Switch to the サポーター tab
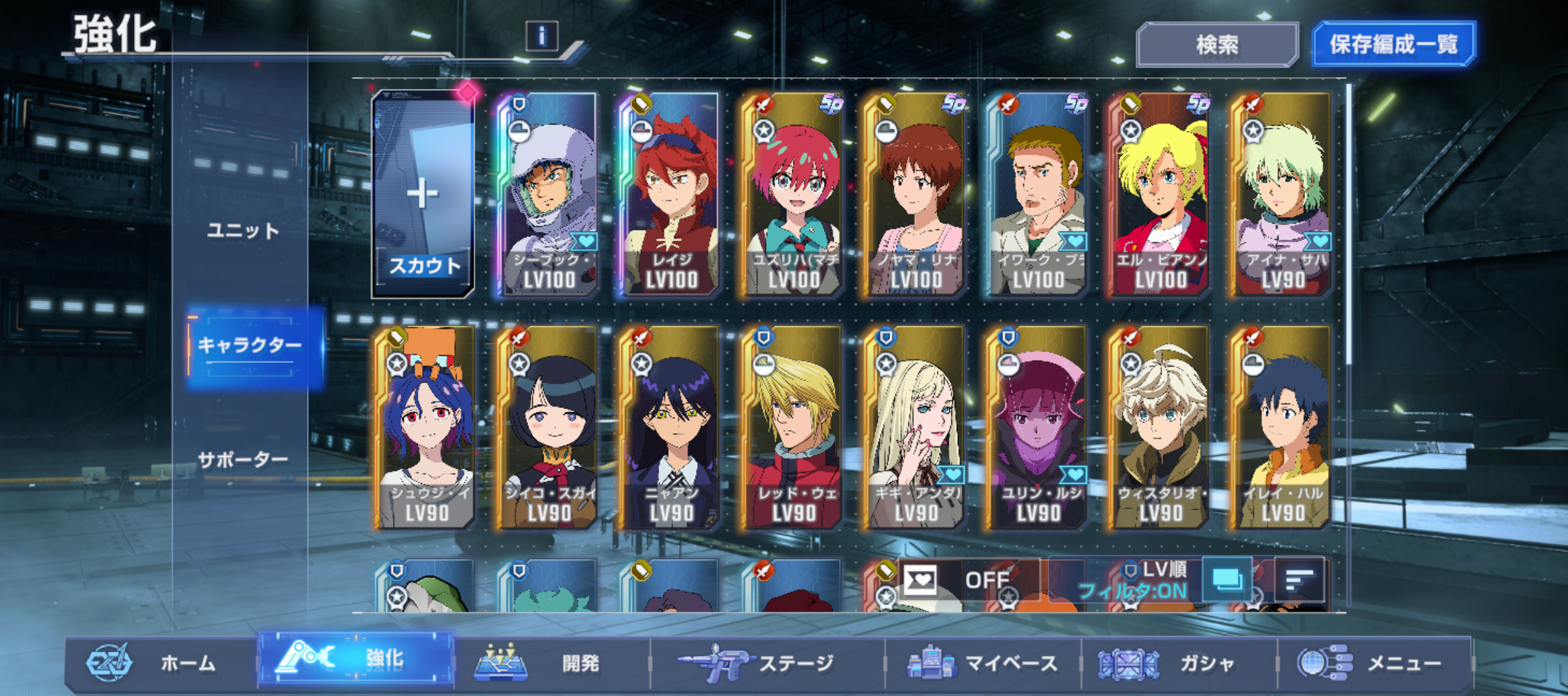The width and height of the screenshot is (1568, 696). click(243, 459)
